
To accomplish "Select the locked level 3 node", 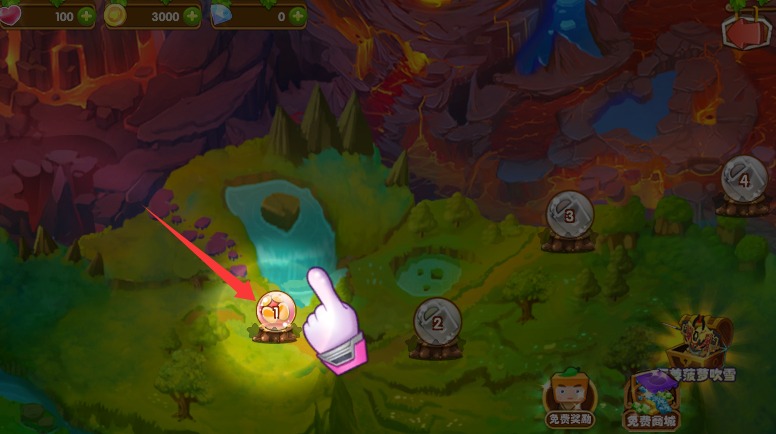I will [569, 214].
